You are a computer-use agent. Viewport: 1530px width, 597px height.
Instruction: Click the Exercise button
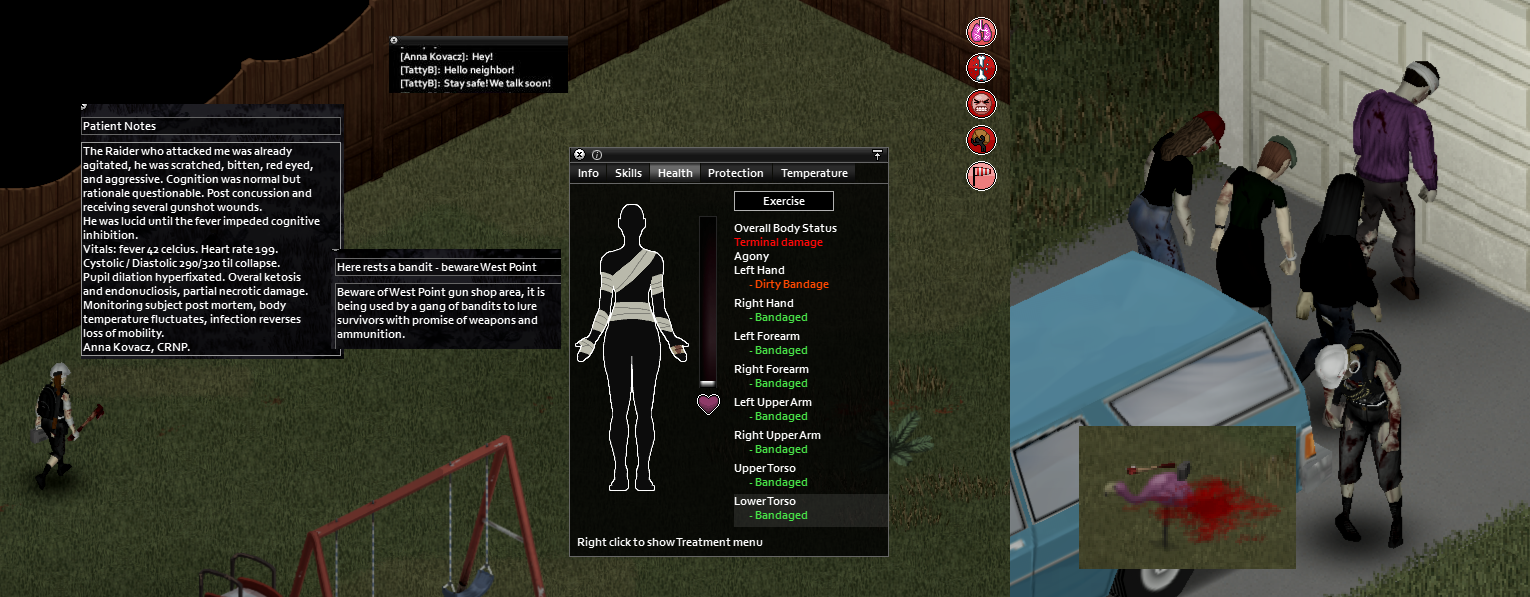[x=783, y=201]
